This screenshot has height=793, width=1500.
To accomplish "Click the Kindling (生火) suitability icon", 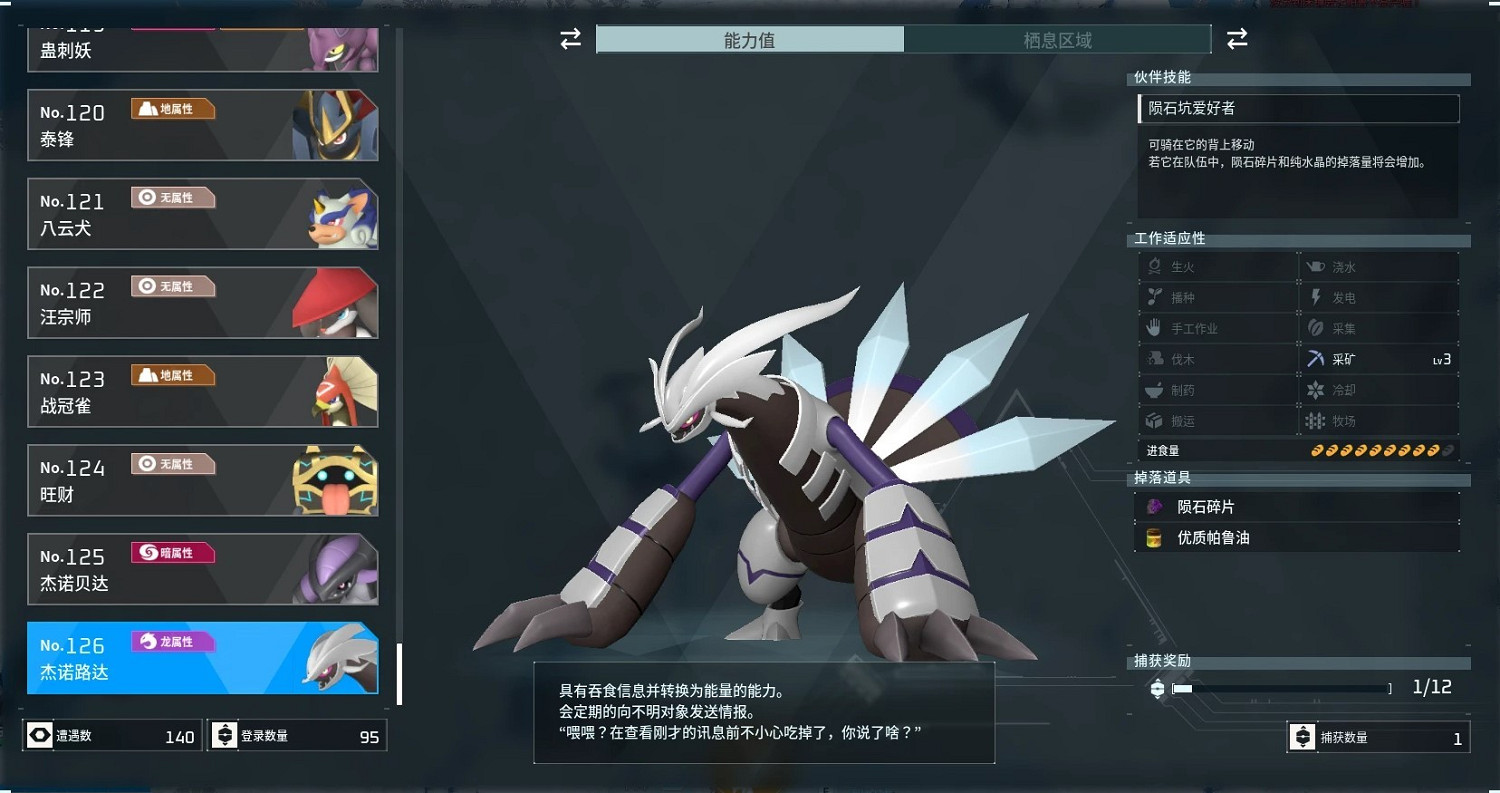I will (x=1155, y=266).
